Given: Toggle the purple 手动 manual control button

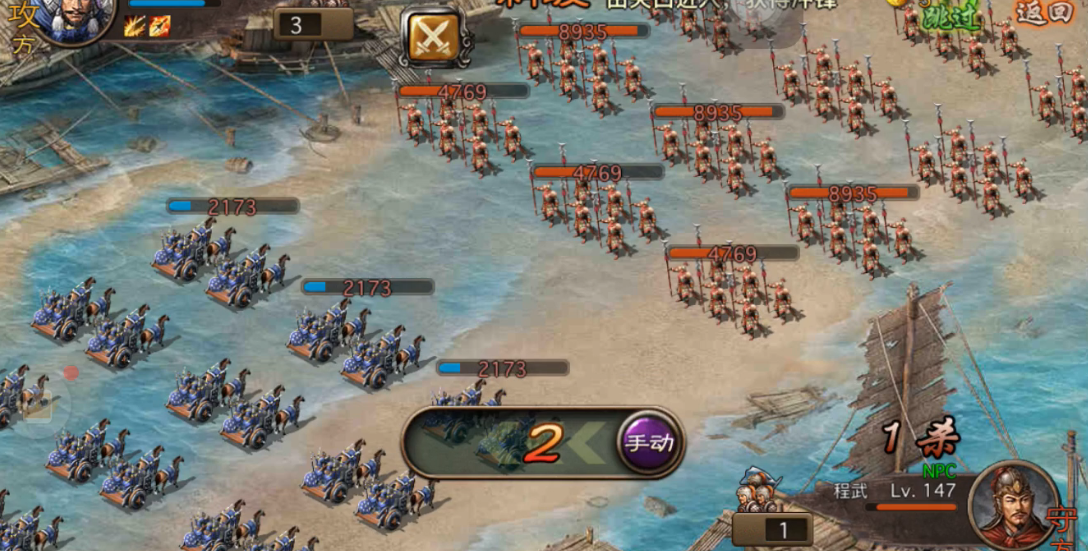Looking at the screenshot, I should (648, 441).
